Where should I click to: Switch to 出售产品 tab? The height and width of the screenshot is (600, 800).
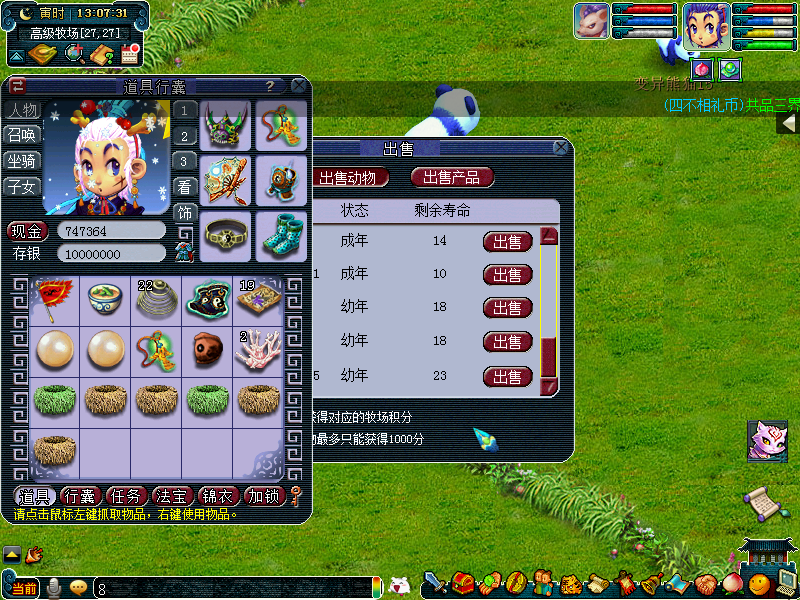[x=451, y=177]
